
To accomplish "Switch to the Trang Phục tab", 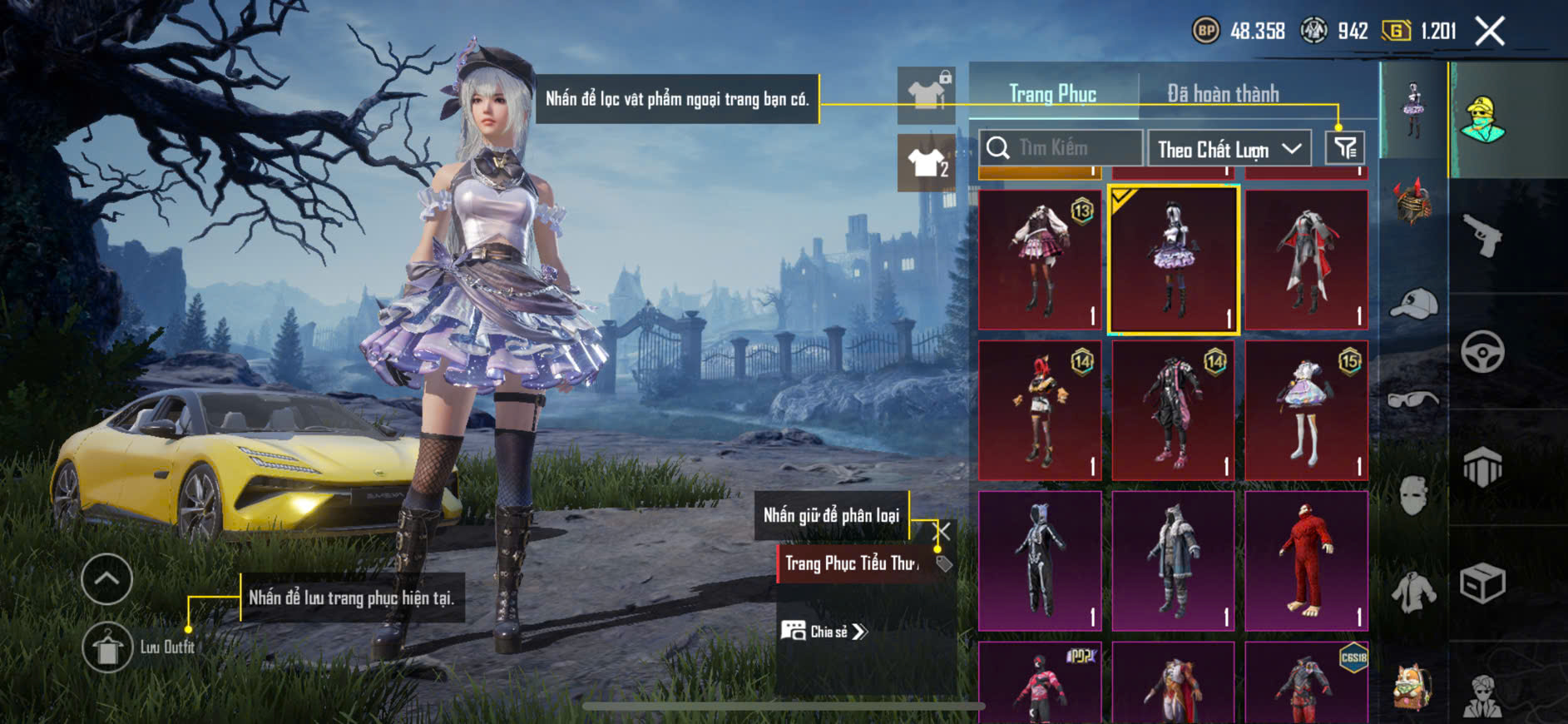I will tap(1052, 94).
